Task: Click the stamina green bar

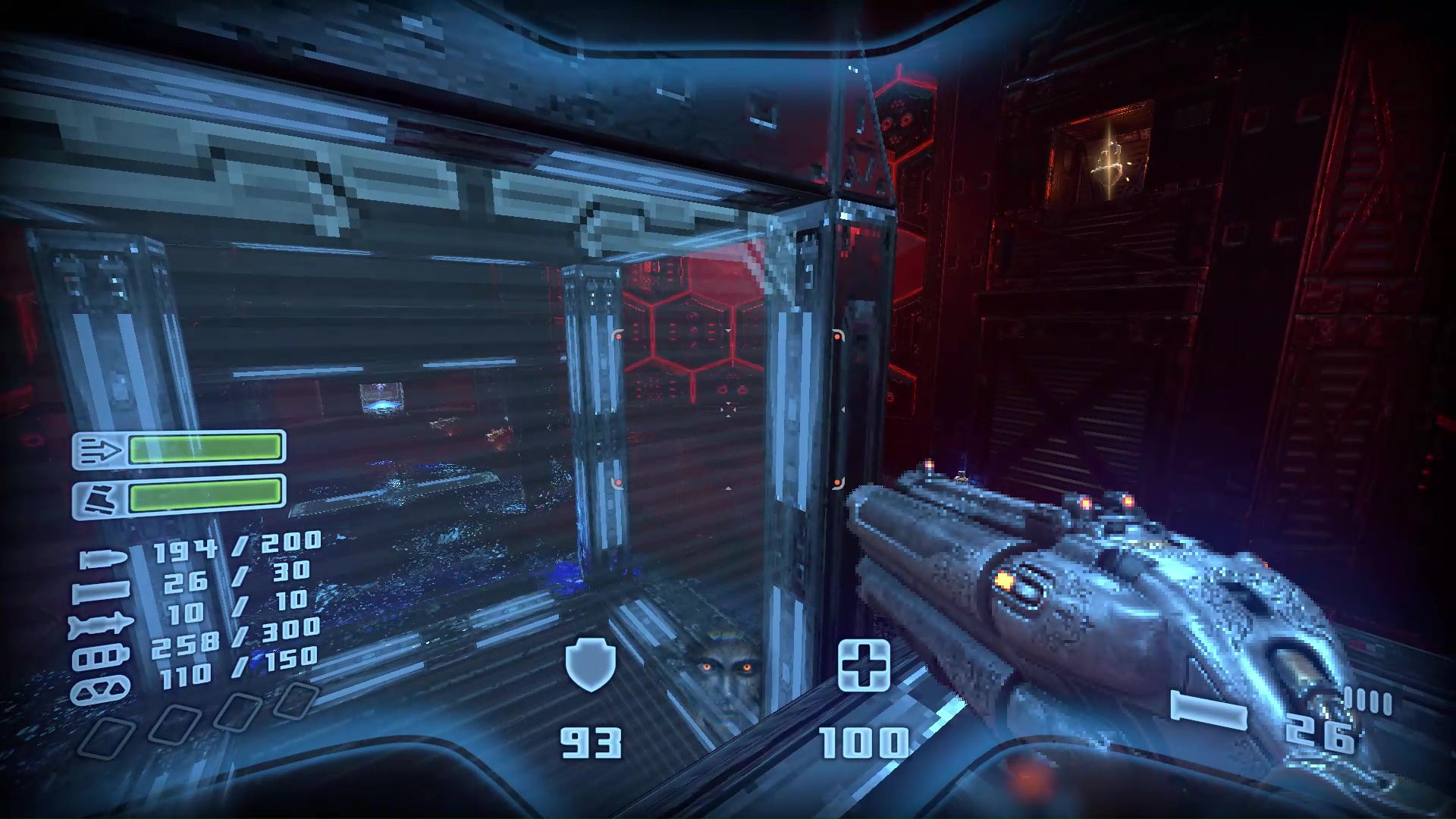Action: [206, 497]
